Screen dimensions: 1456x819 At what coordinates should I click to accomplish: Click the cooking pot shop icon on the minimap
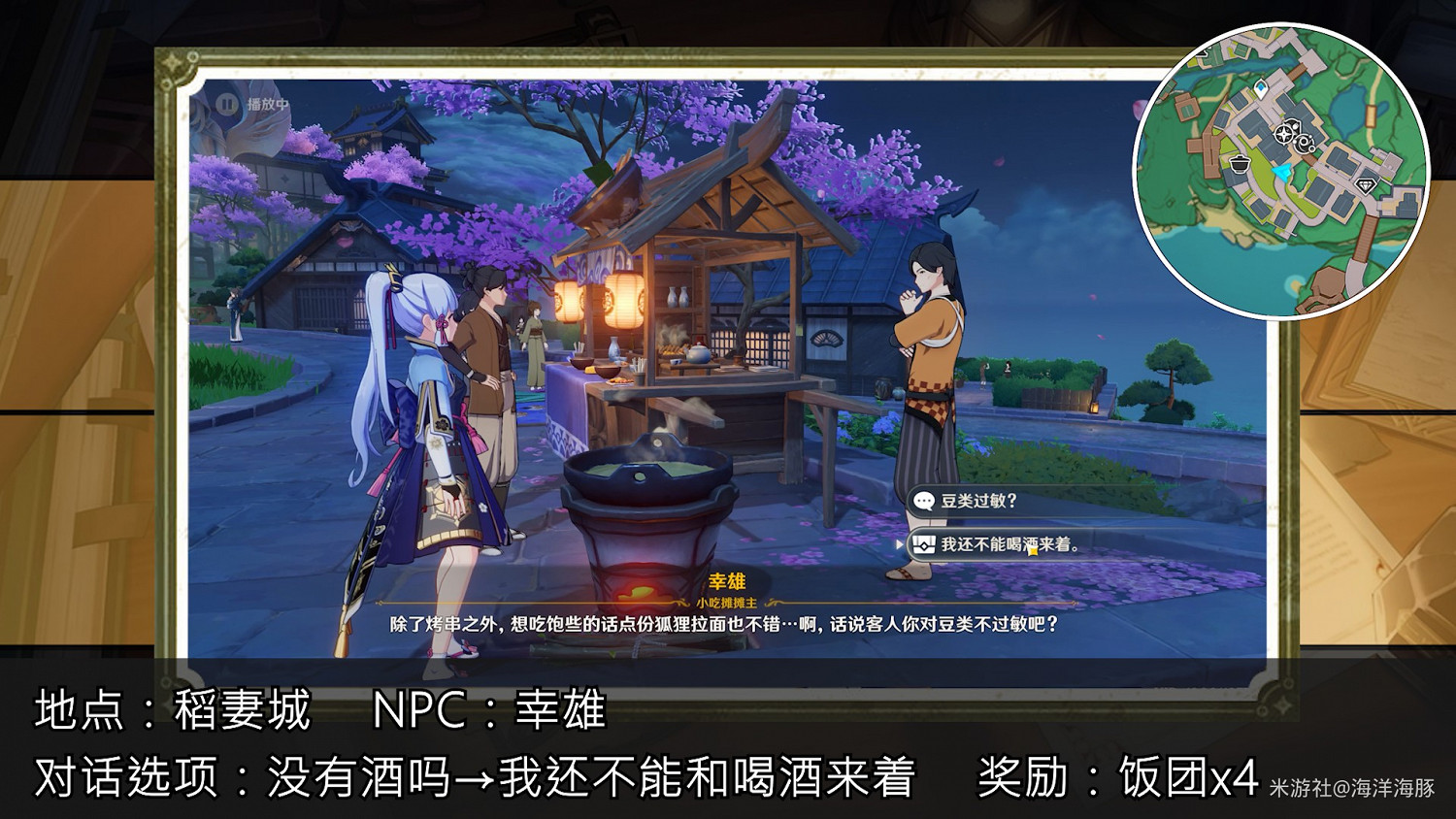pos(1241,164)
